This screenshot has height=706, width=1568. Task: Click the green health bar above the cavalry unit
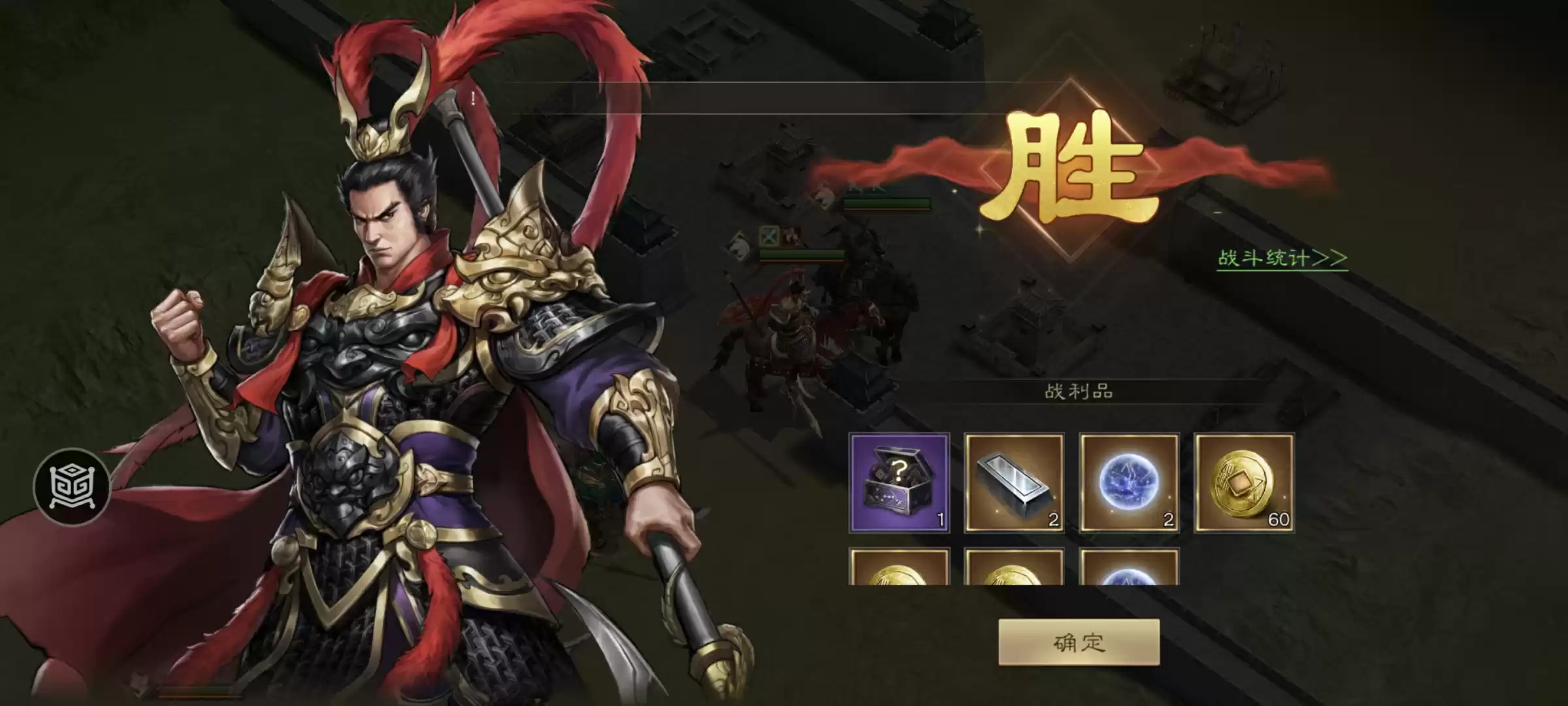pyautogui.click(x=800, y=254)
